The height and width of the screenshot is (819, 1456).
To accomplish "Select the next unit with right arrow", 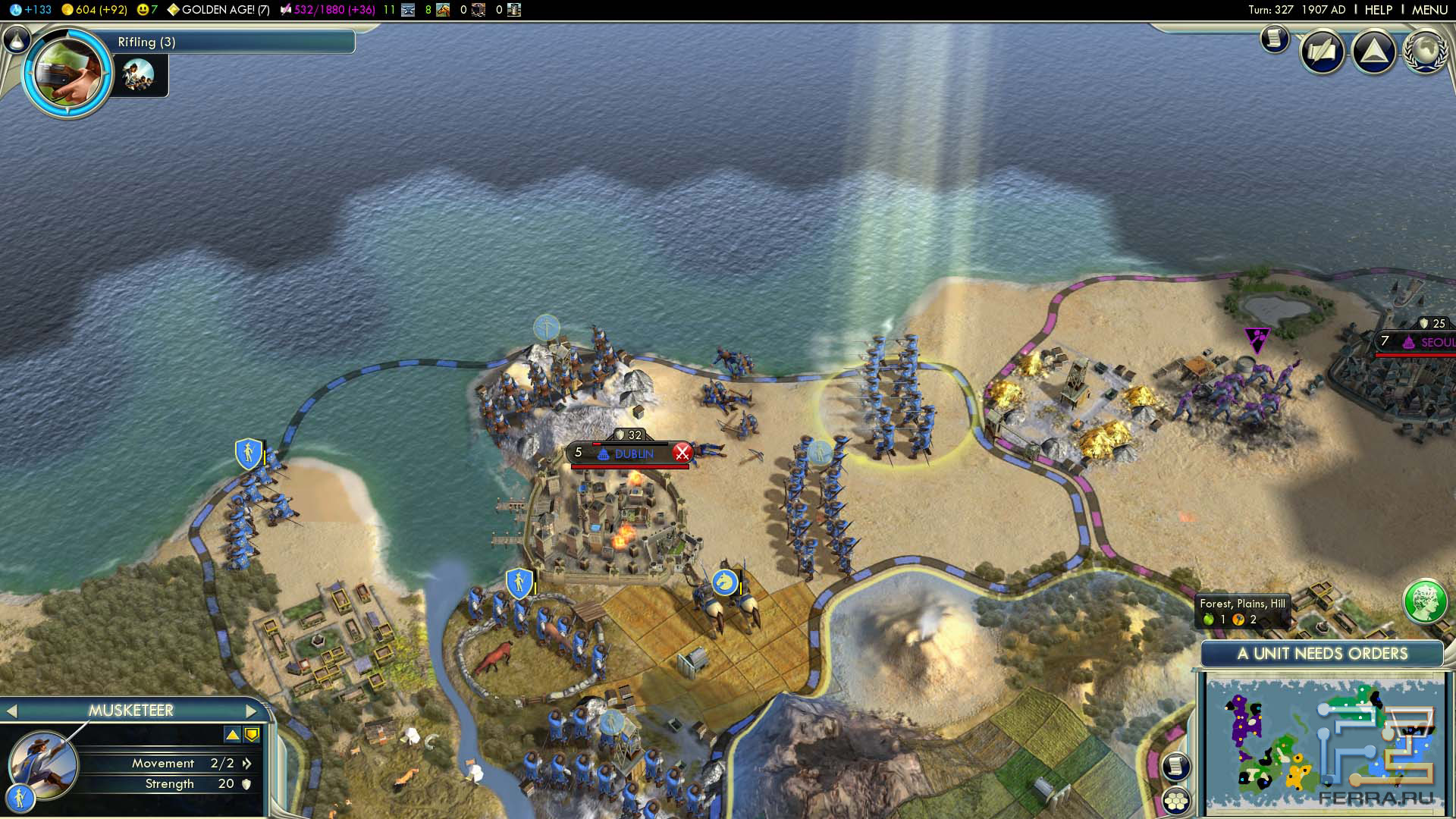I will [252, 711].
